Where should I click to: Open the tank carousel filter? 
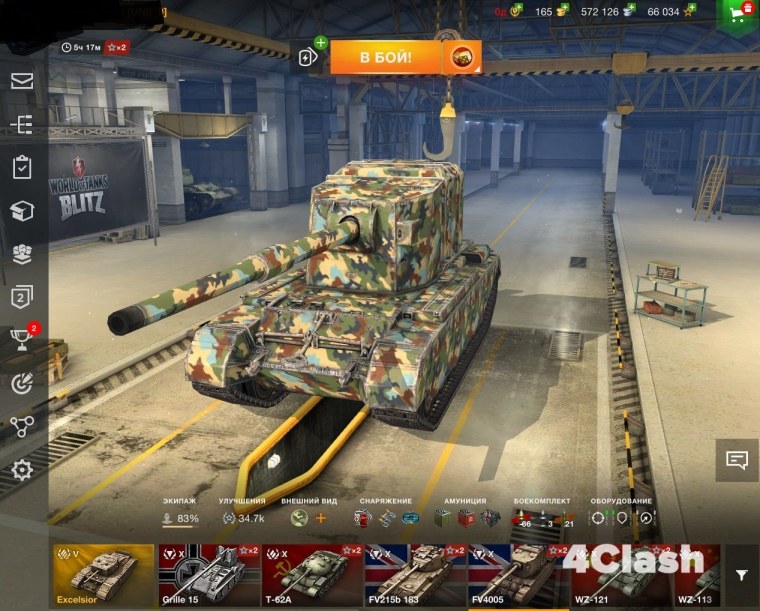coord(741,575)
